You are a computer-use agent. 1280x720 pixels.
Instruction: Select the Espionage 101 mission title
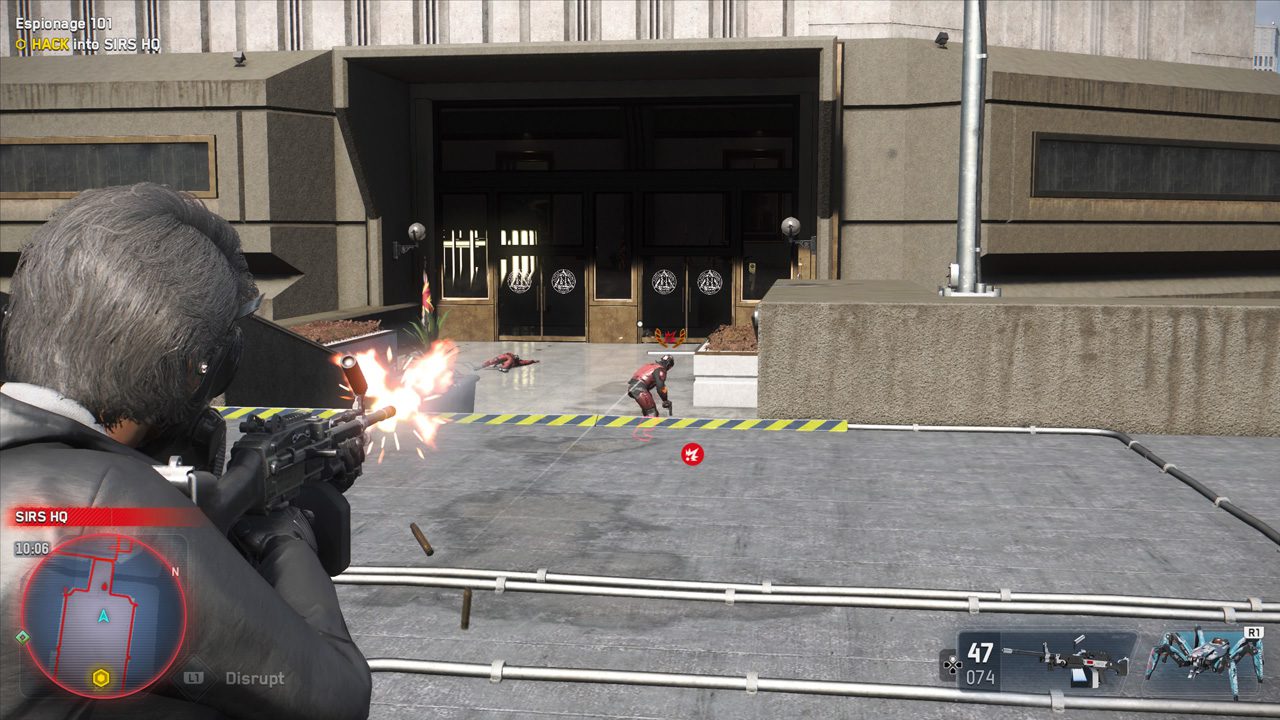pyautogui.click(x=64, y=23)
